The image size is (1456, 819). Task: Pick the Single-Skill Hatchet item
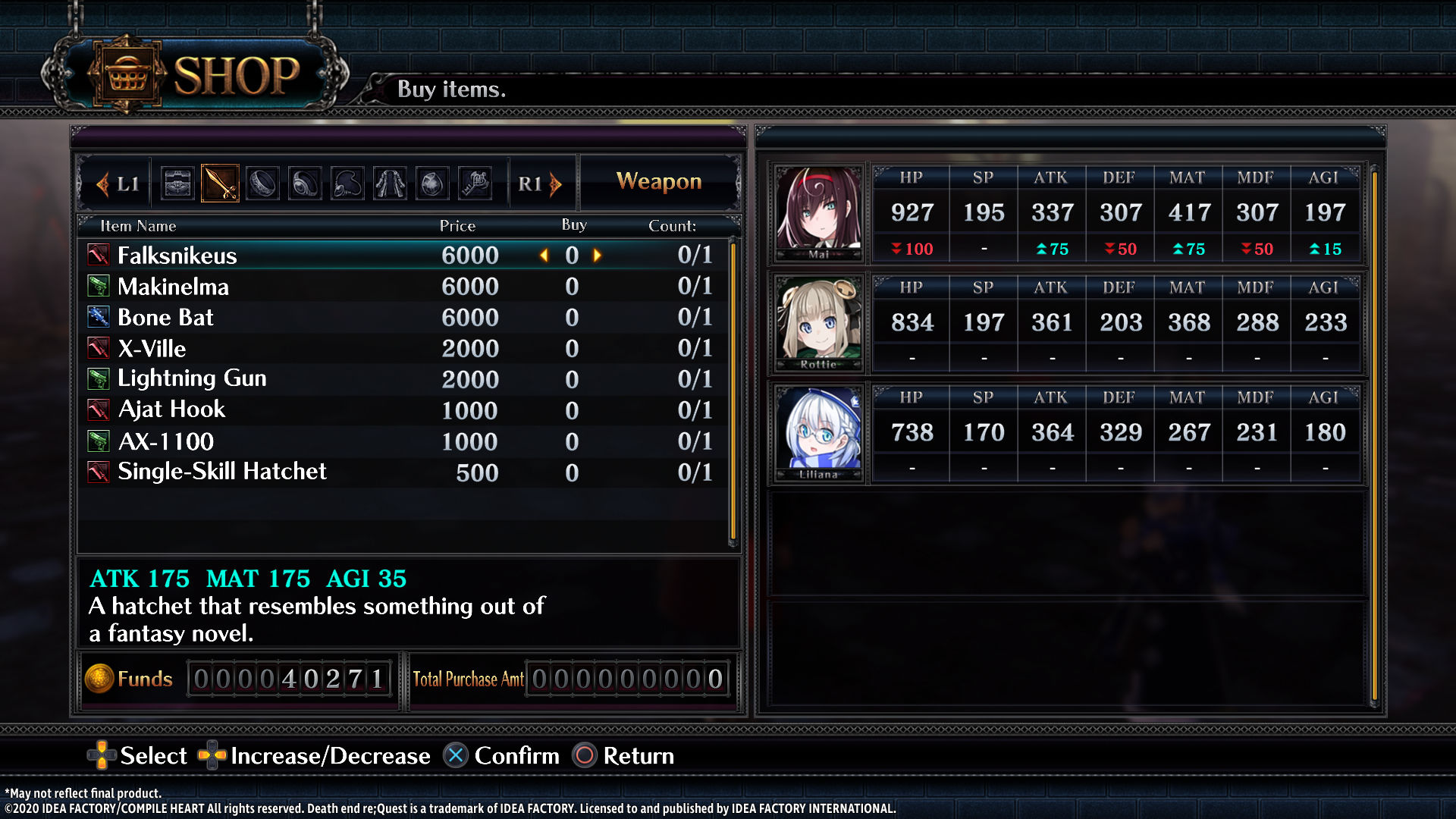(221, 472)
